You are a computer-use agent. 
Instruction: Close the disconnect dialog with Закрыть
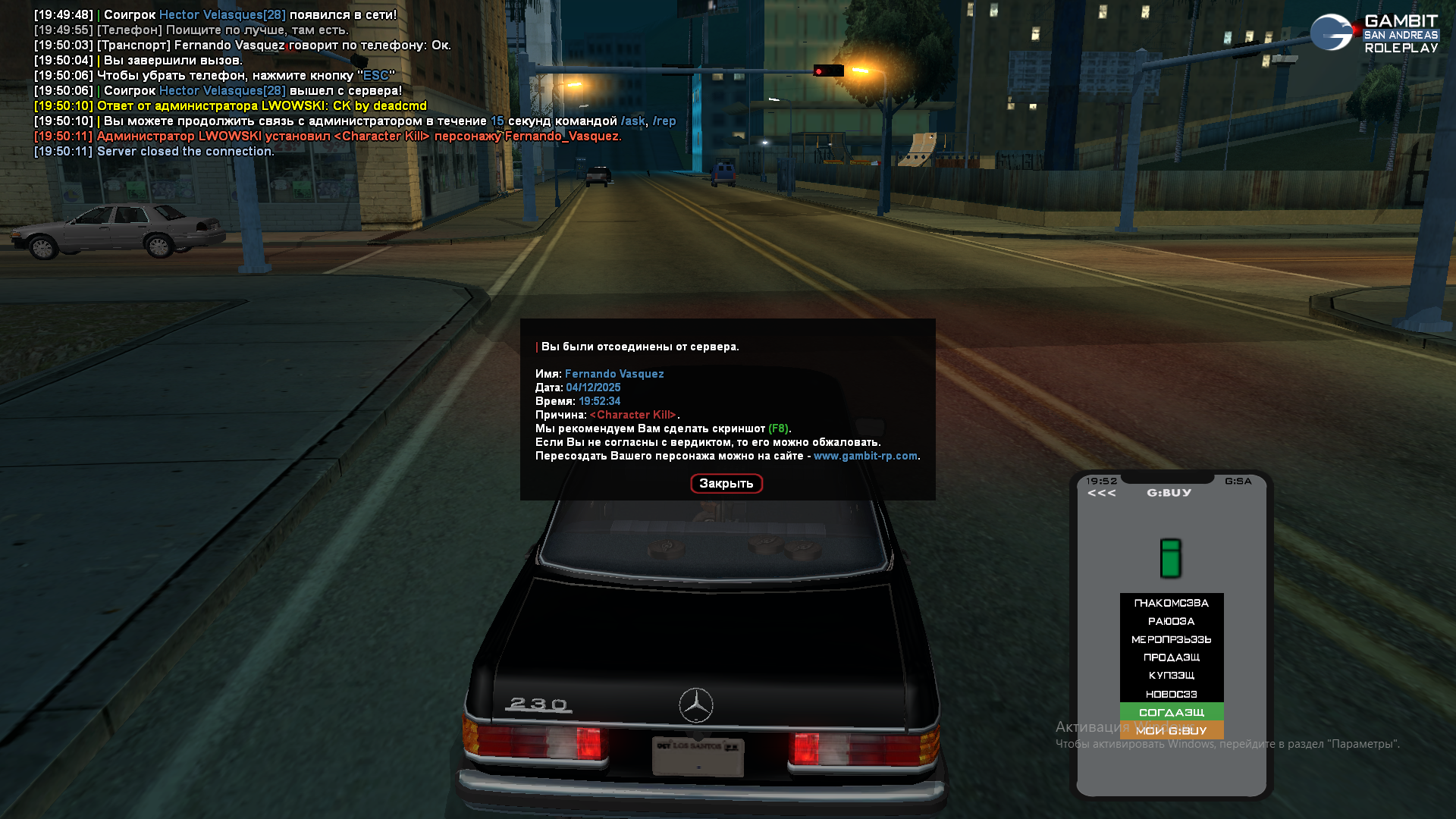pos(726,484)
